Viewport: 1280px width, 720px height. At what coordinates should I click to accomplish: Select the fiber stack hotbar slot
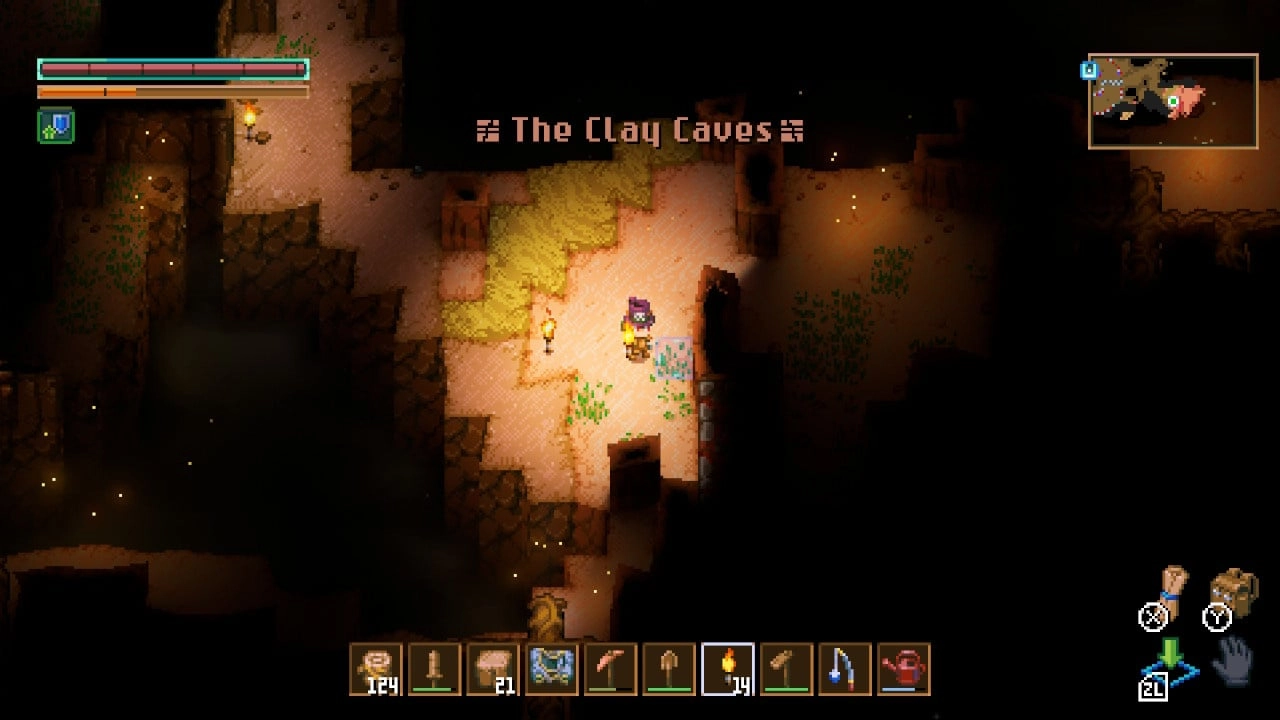[x=376, y=669]
